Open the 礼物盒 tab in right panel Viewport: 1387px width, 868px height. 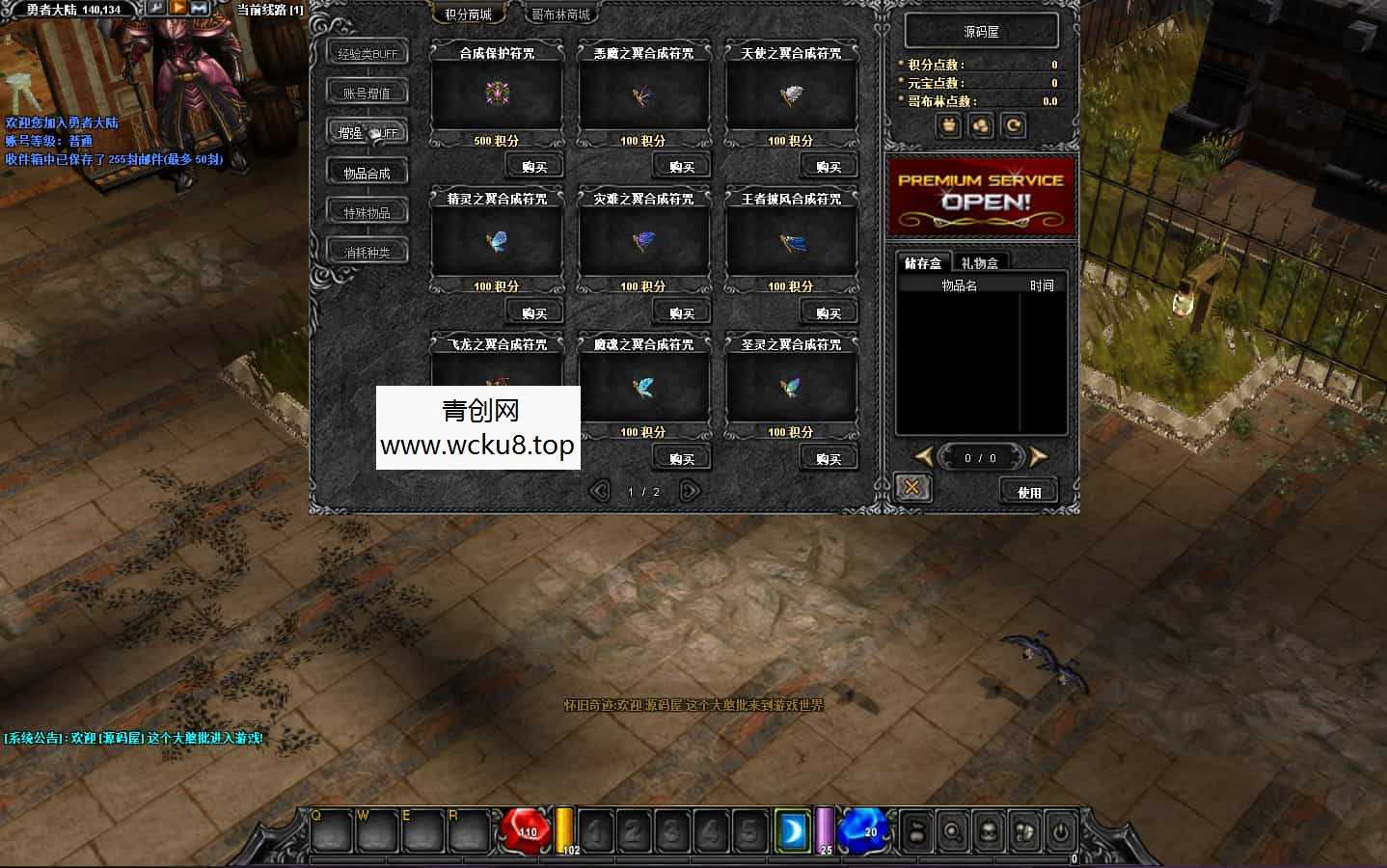[x=983, y=261]
